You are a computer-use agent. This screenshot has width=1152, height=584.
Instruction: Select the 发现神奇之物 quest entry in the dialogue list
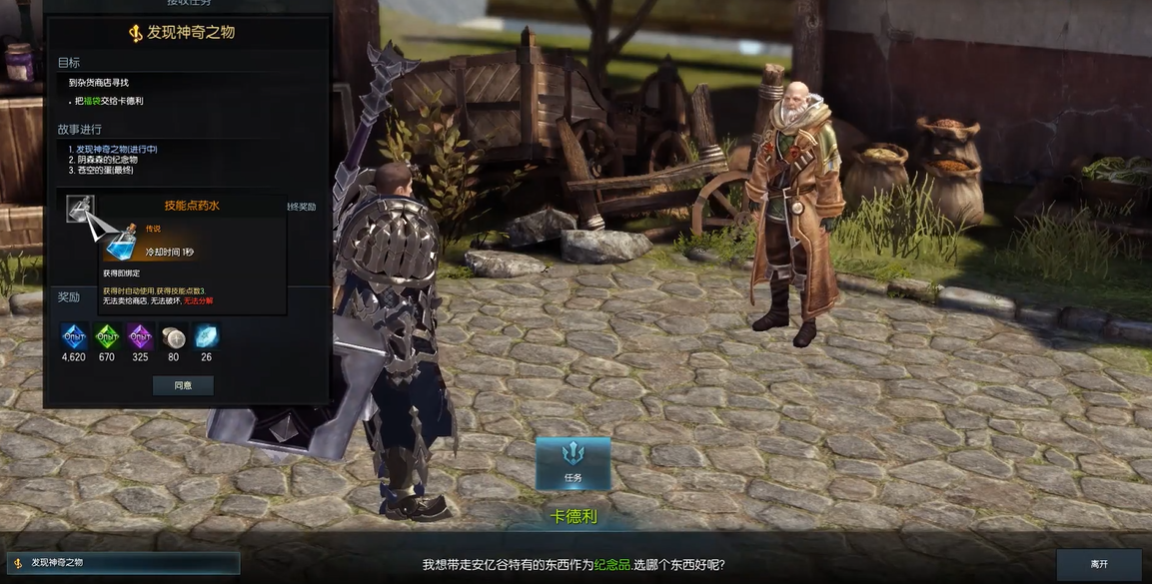[x=123, y=563]
